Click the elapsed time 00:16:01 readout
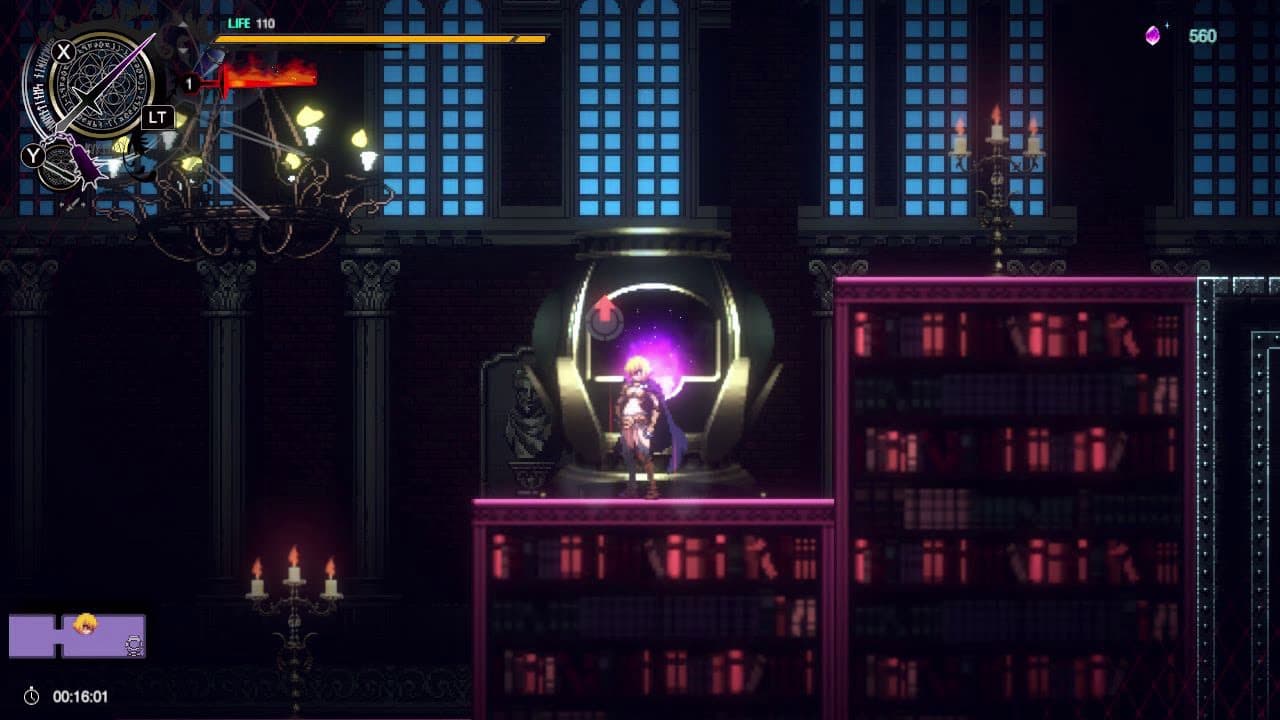 [x=80, y=696]
